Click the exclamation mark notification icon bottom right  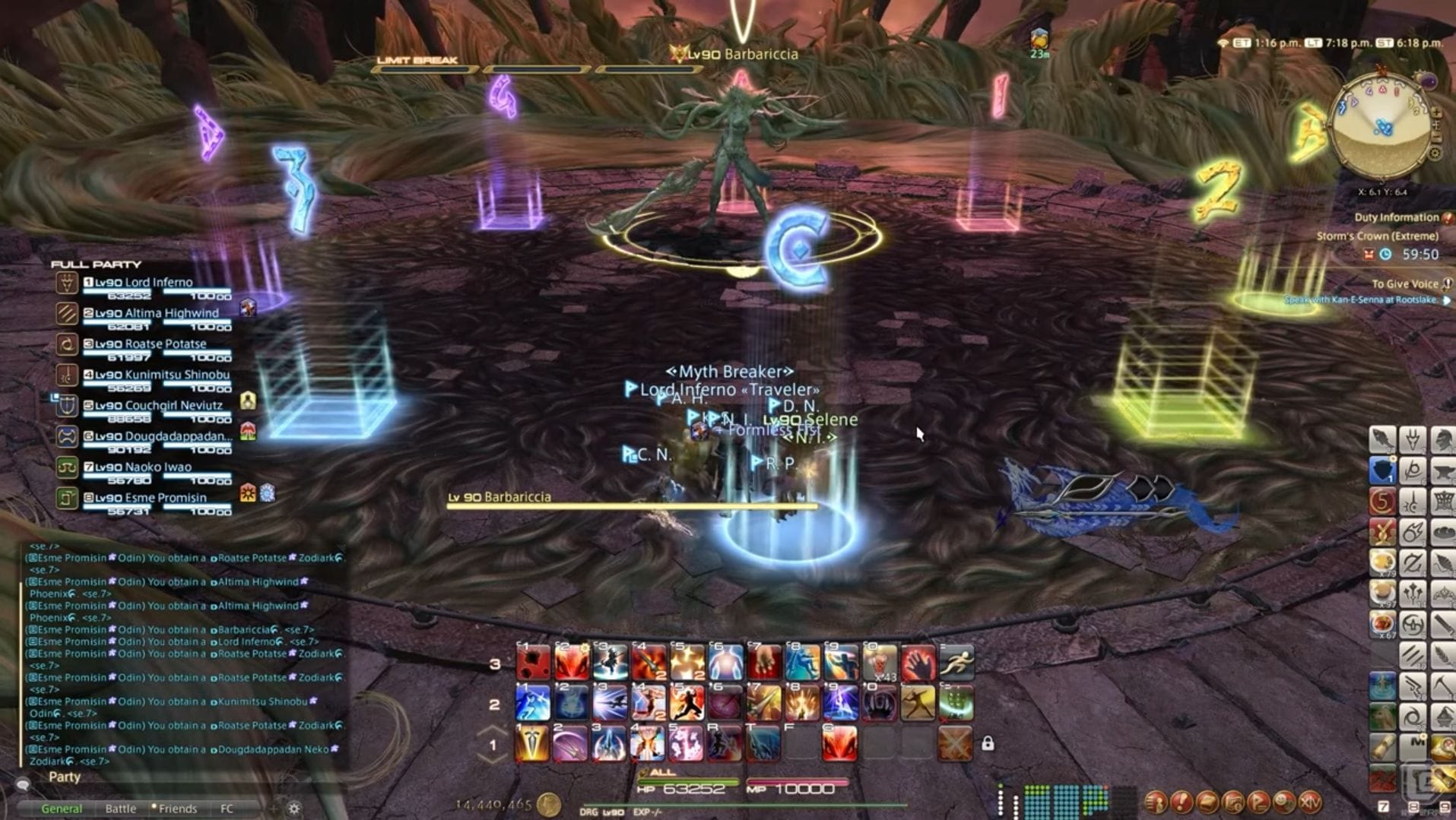(x=1180, y=803)
